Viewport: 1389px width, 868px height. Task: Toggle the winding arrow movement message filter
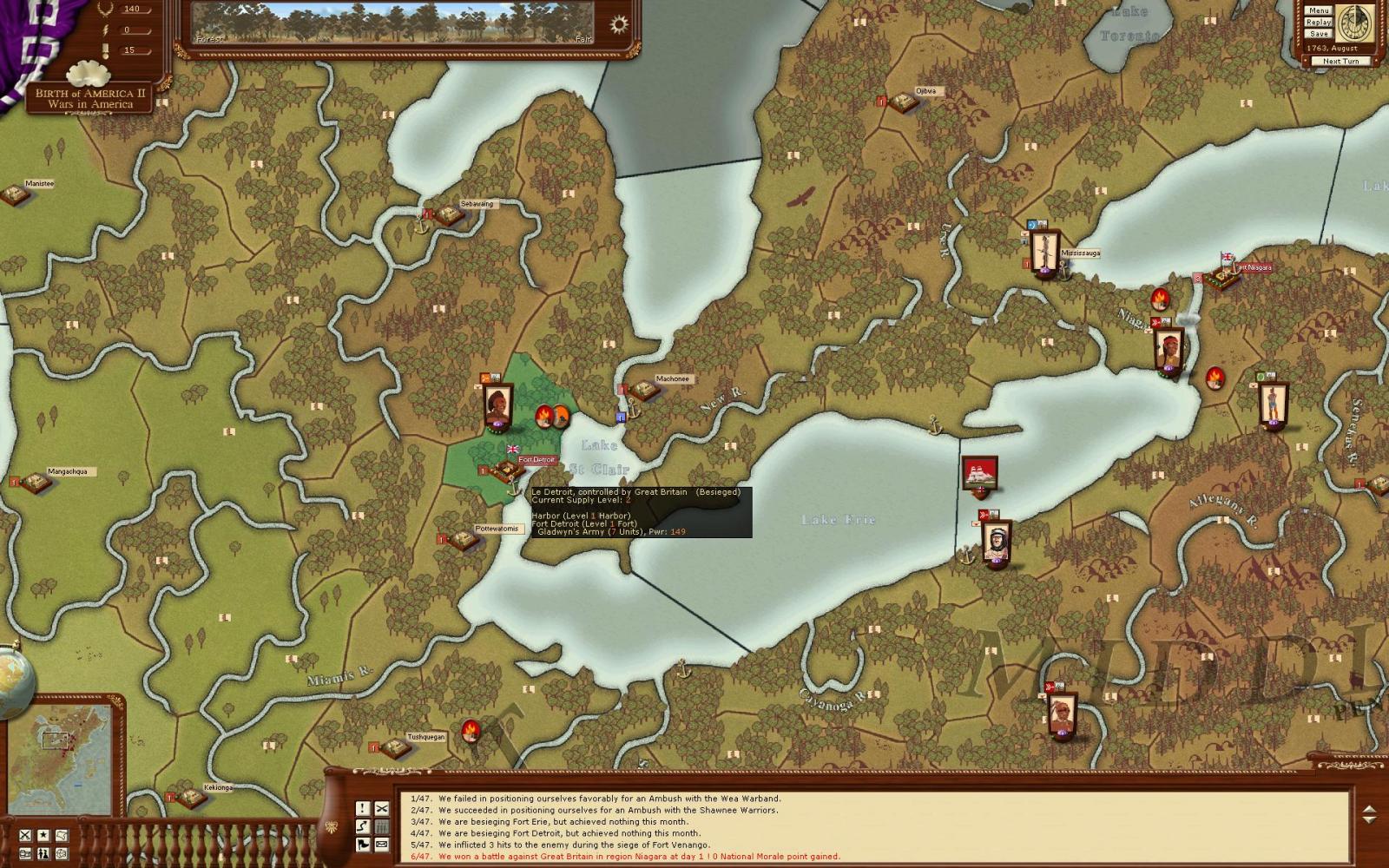click(363, 826)
